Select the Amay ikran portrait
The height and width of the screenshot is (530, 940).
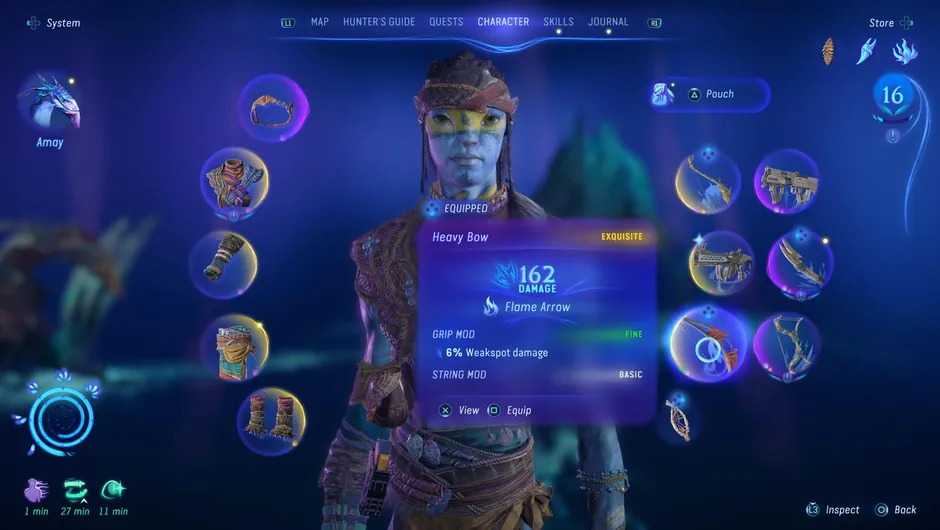pyautogui.click(x=48, y=106)
